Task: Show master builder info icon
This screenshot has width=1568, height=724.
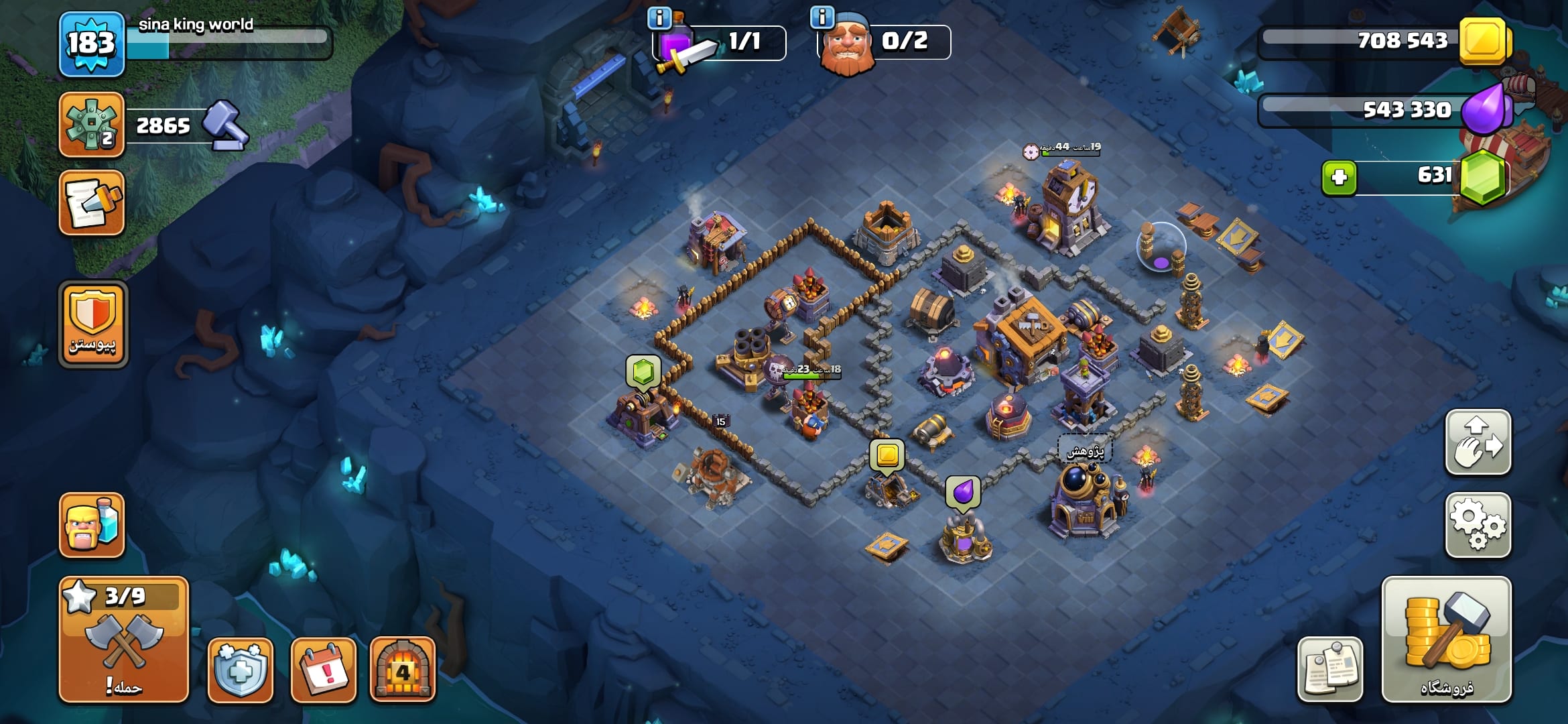Action: 822,17
